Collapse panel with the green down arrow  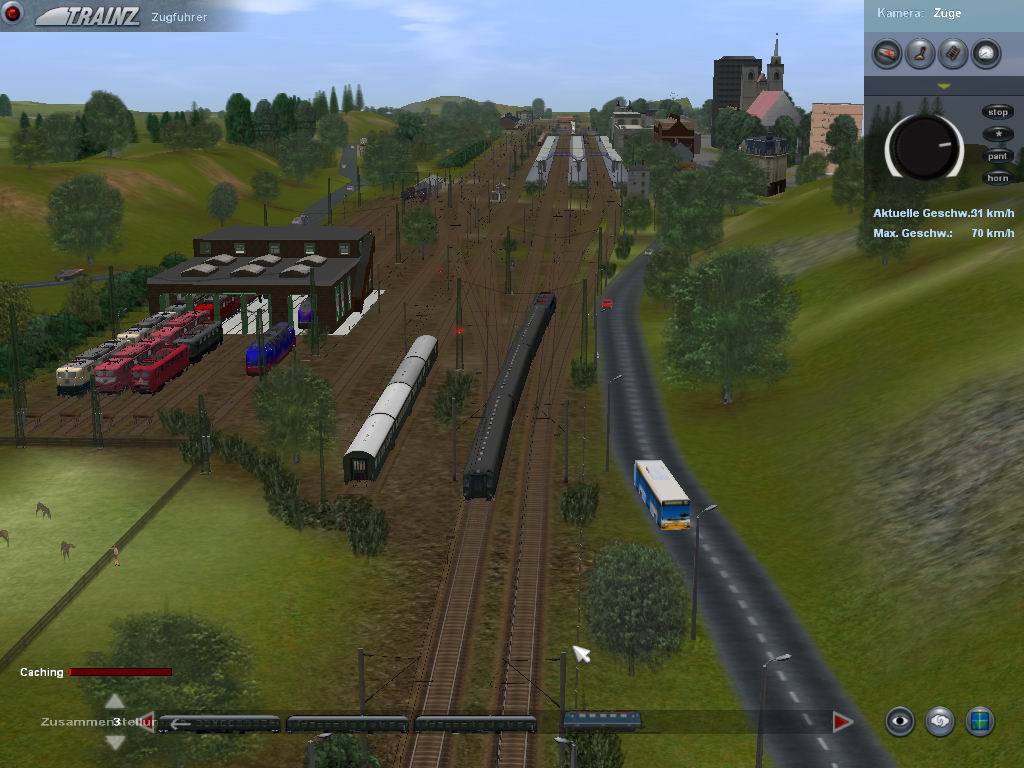pos(943,87)
